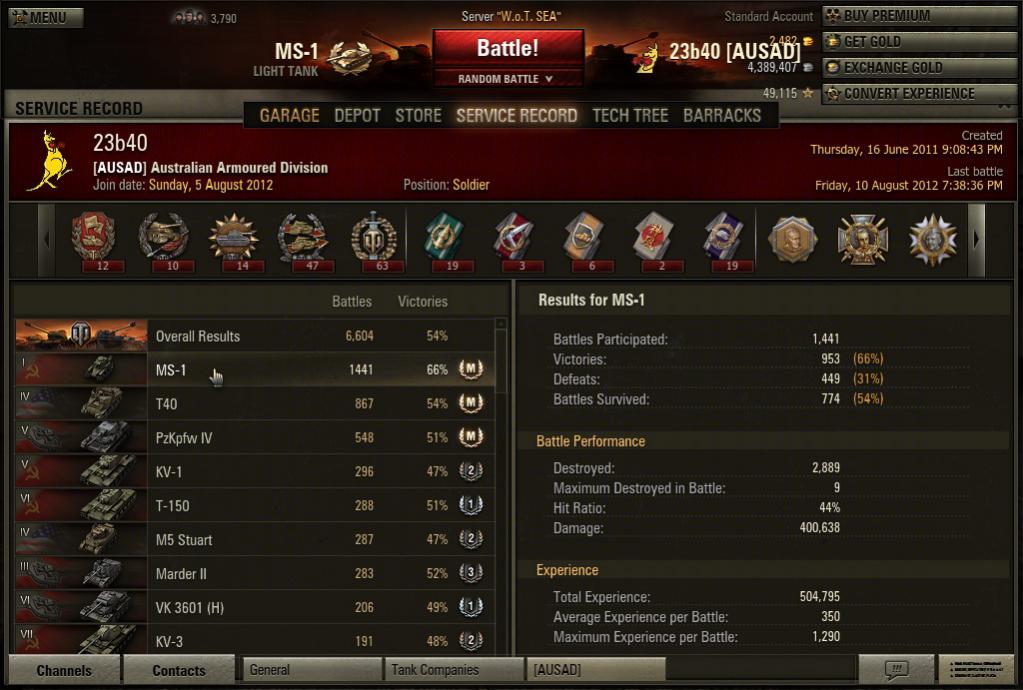Start a battle with the red Battle! button
This screenshot has height=690, width=1023.
coord(507,48)
